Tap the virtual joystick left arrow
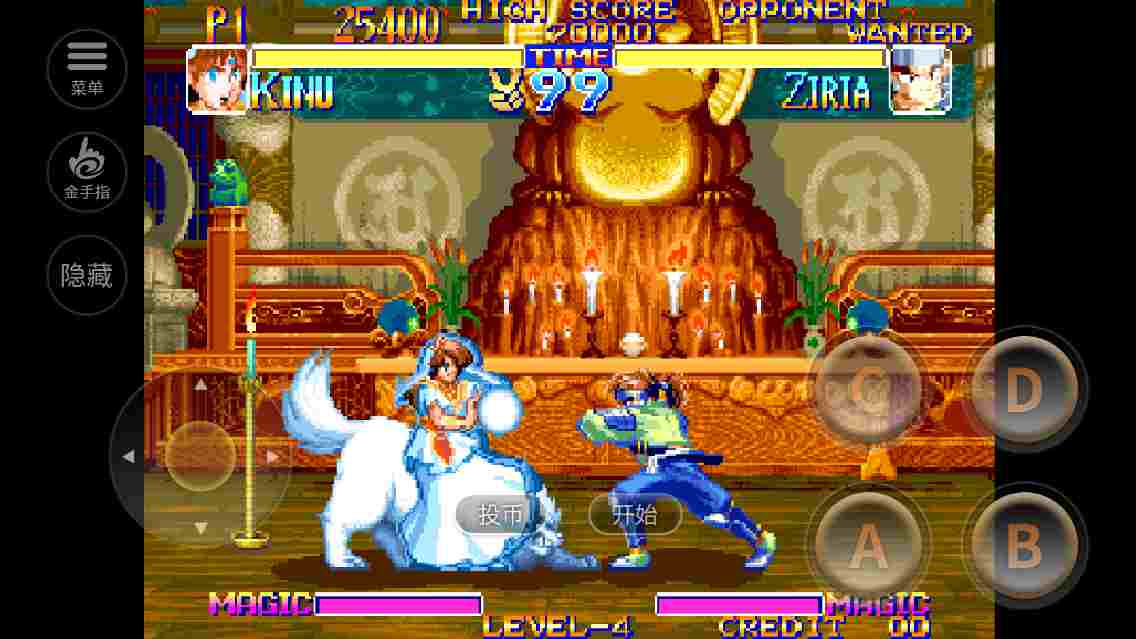 coord(128,457)
